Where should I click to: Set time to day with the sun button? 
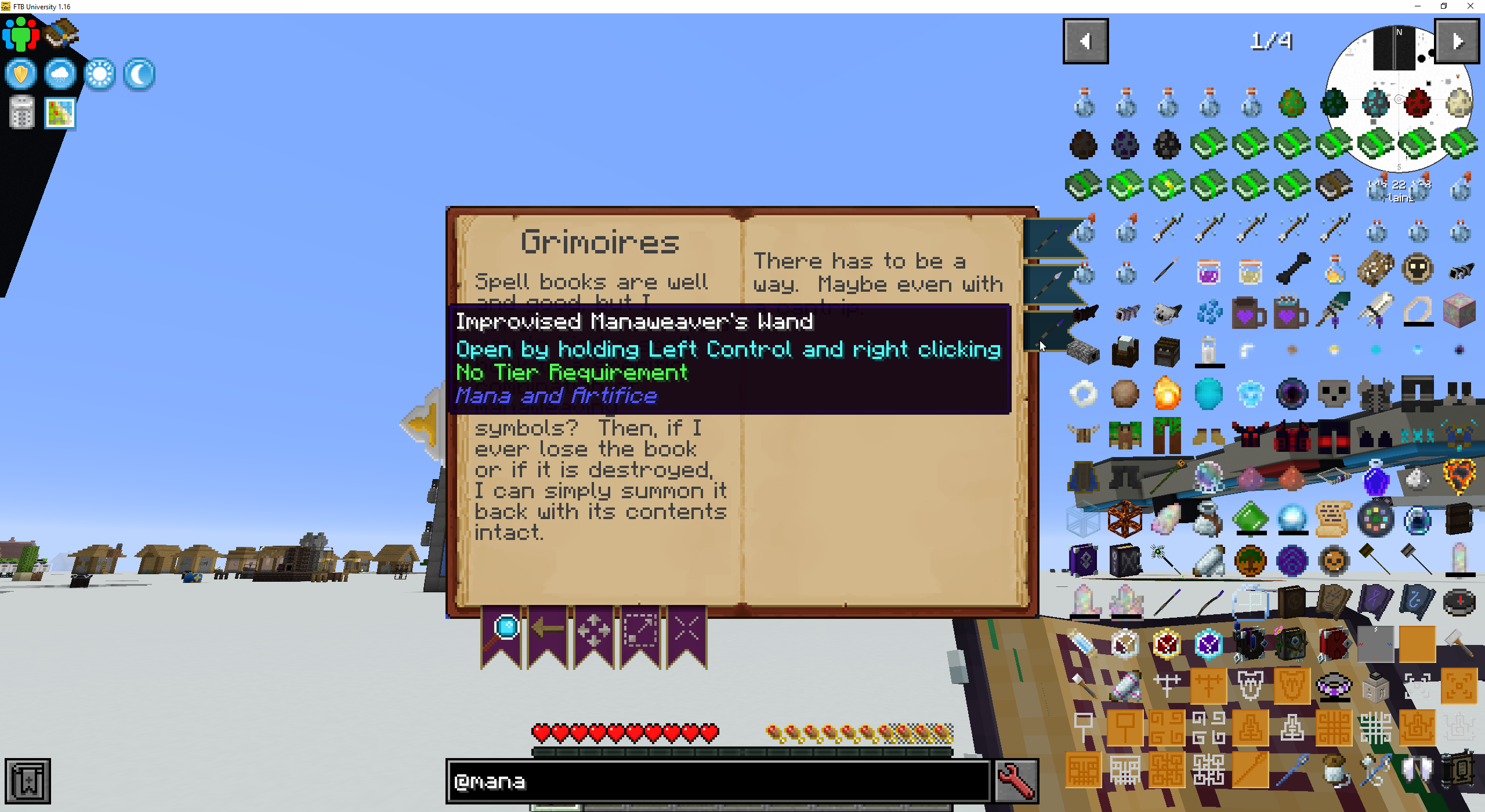tap(99, 74)
